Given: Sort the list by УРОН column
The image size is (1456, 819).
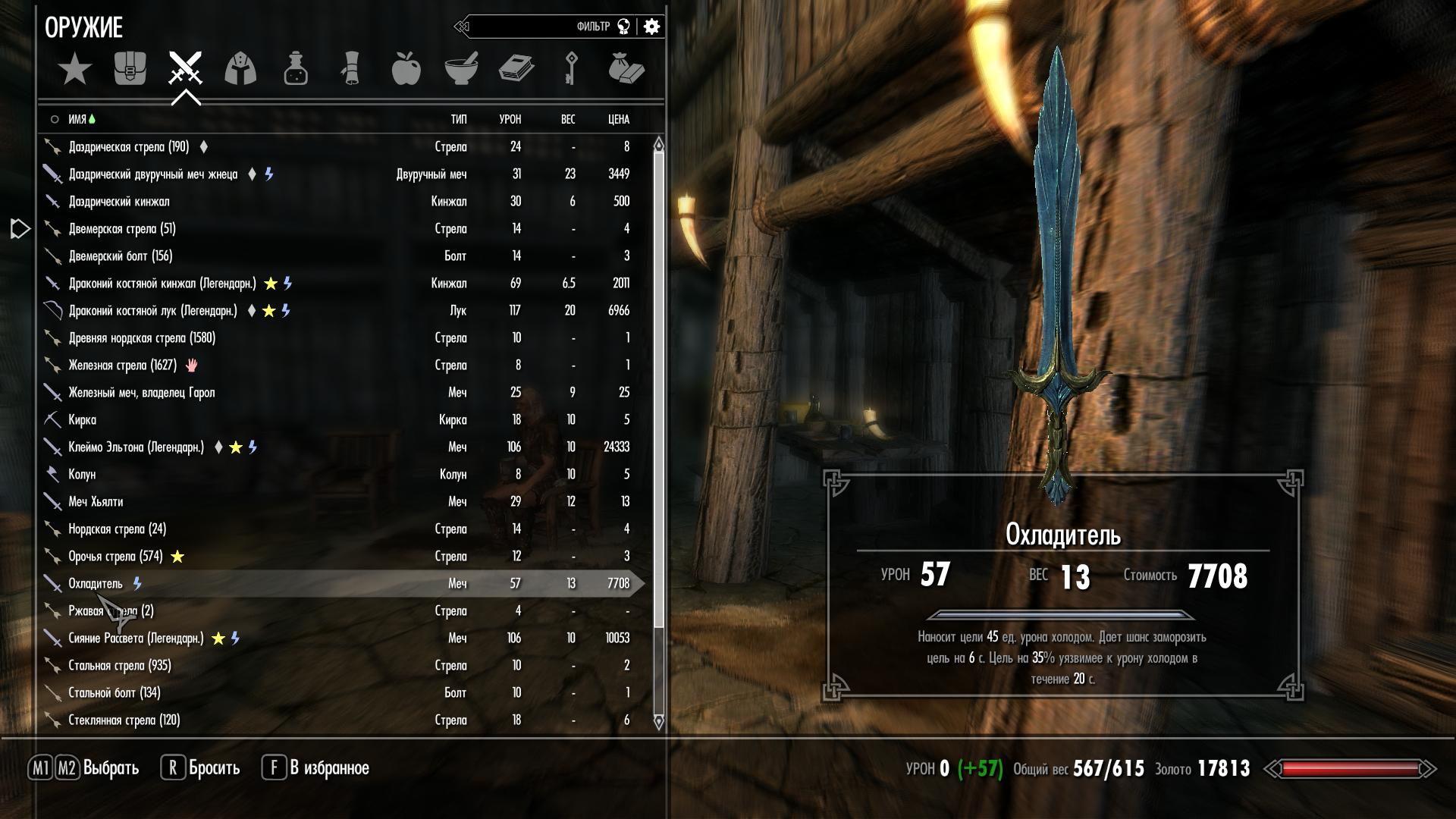Looking at the screenshot, I should point(510,120).
